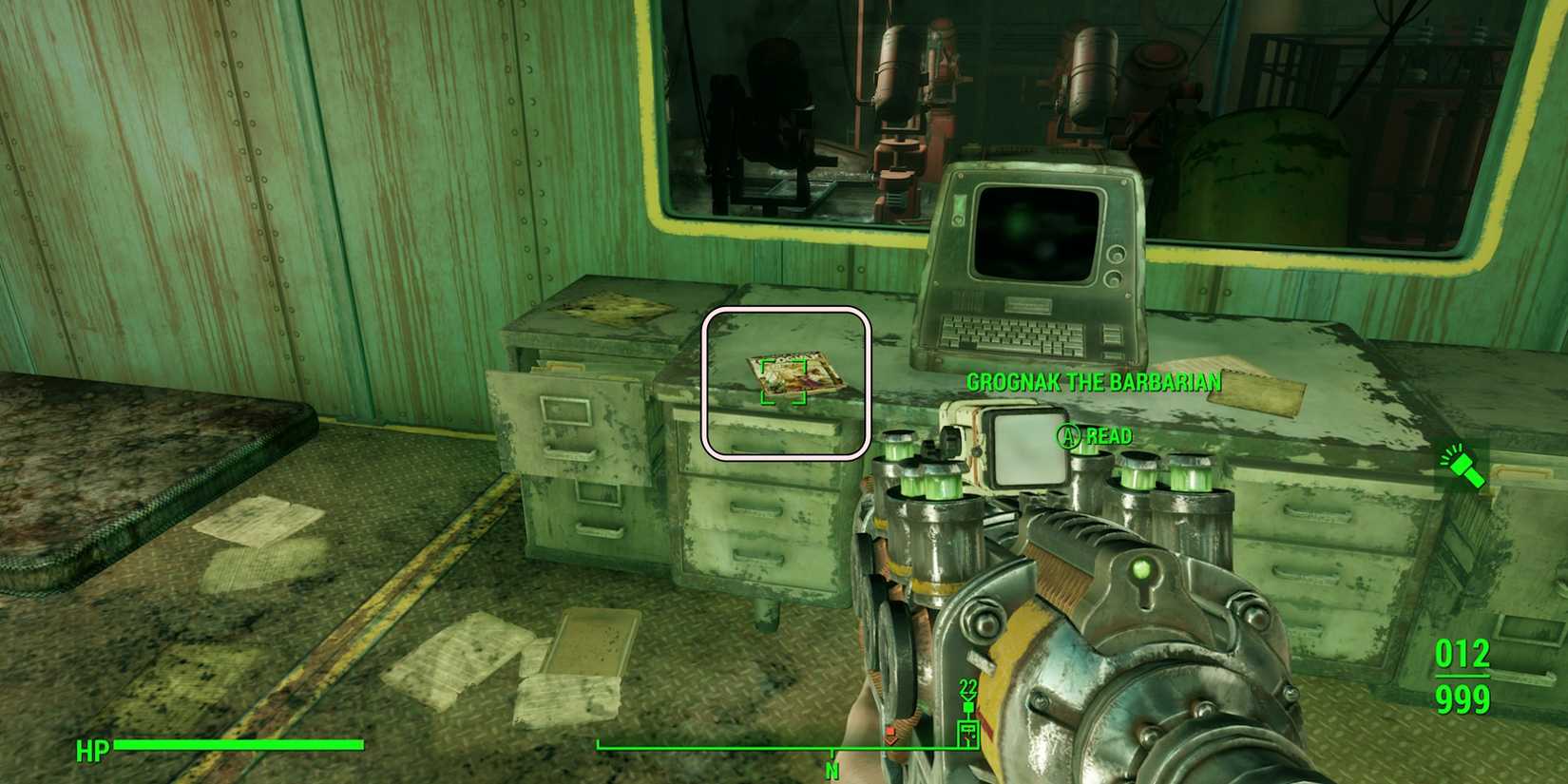
Task: Click the circled A button glyph
Action: tap(1067, 436)
